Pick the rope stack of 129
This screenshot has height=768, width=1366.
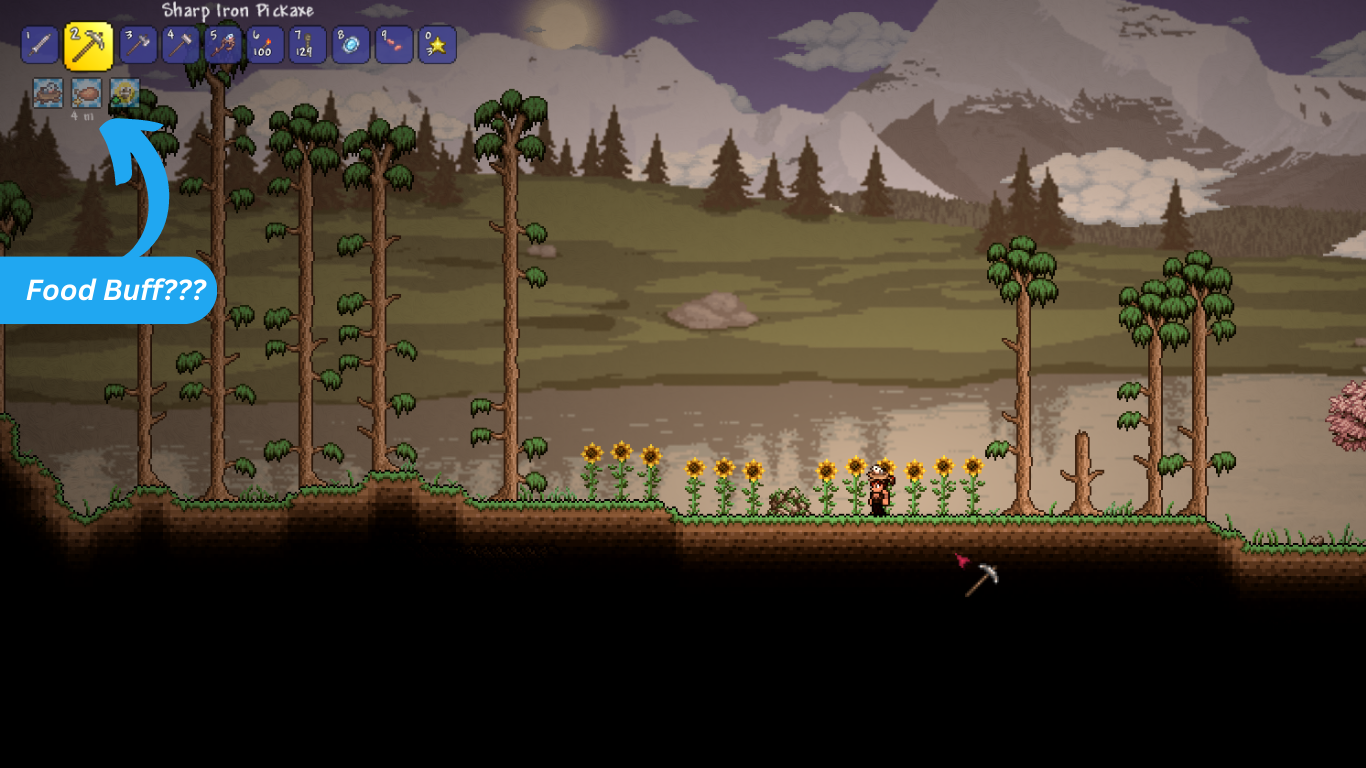308,45
